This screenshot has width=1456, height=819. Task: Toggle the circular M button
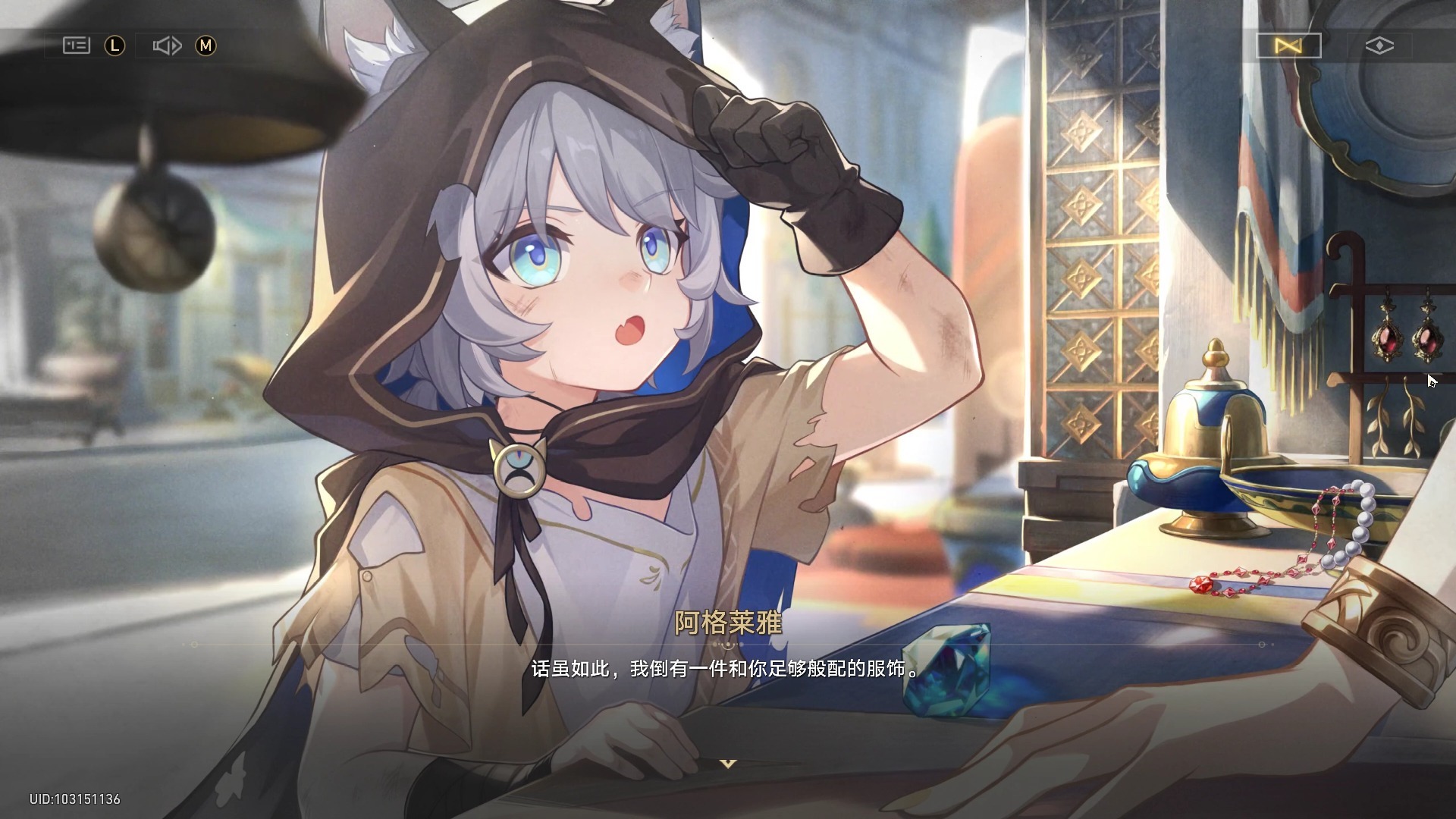(x=206, y=45)
